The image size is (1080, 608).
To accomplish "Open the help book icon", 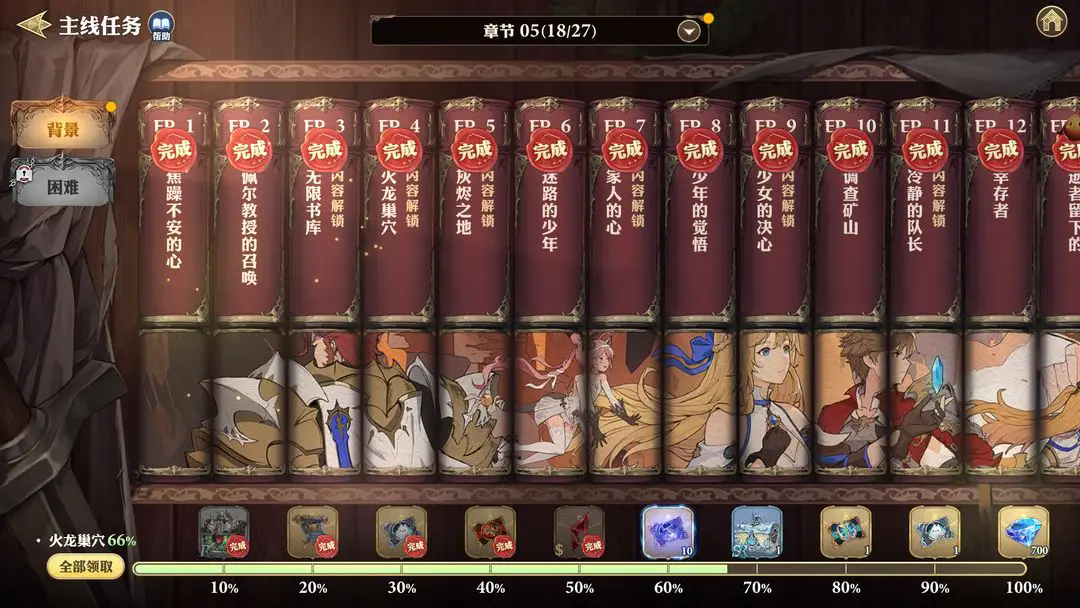I will tap(160, 26).
